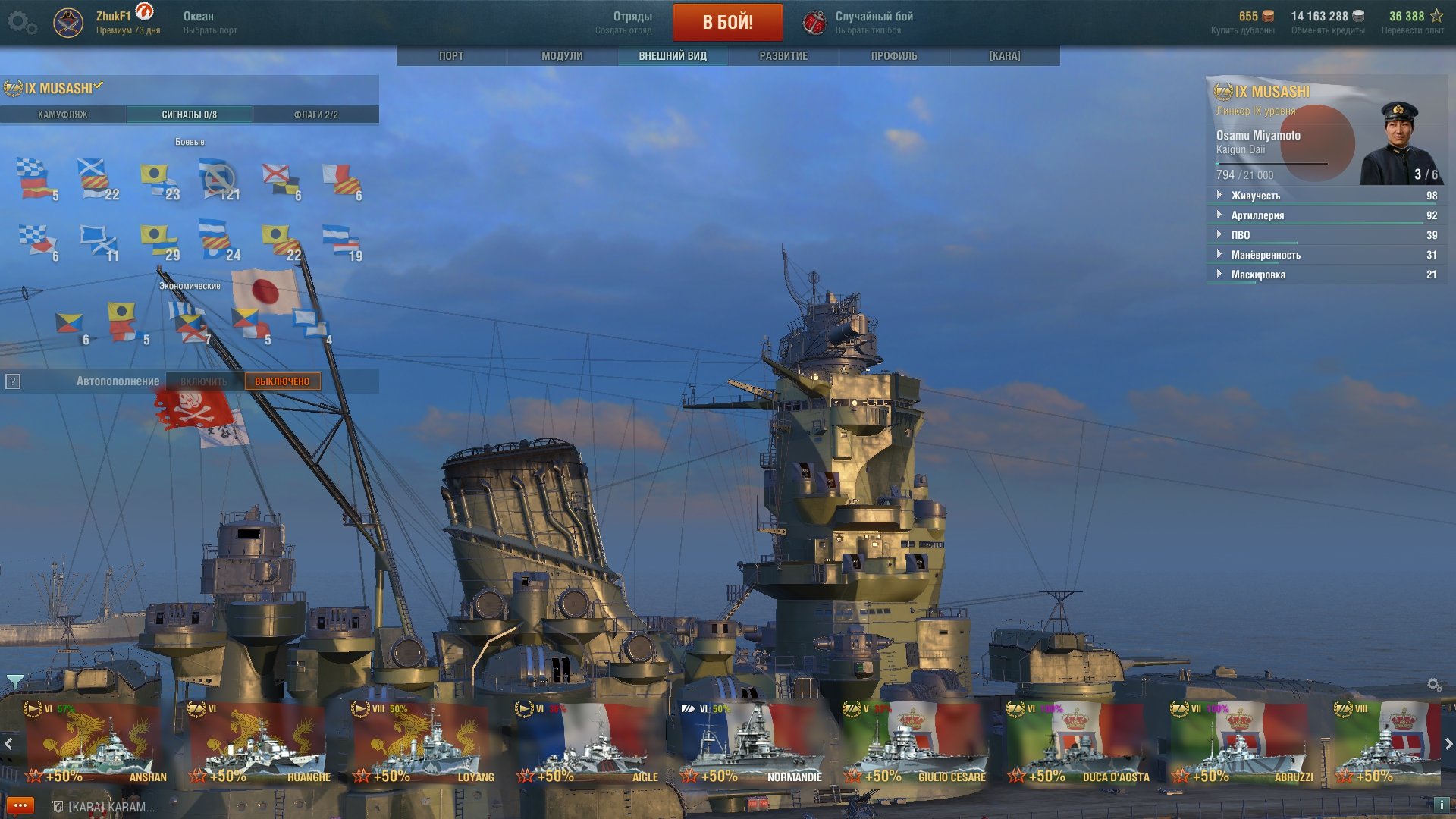
Task: Choose the Giulio Cesare ship card
Action: coord(915,743)
